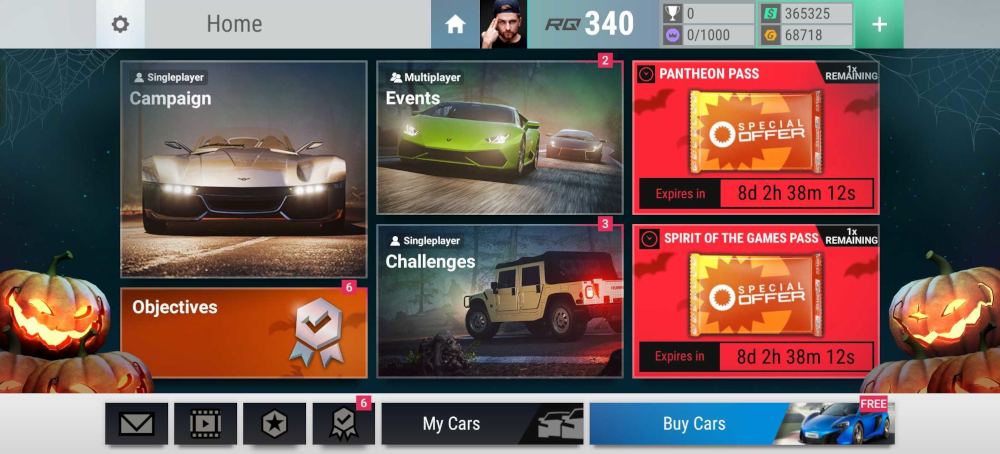Open the film reel video button
This screenshot has width=1000, height=454.
[205, 424]
